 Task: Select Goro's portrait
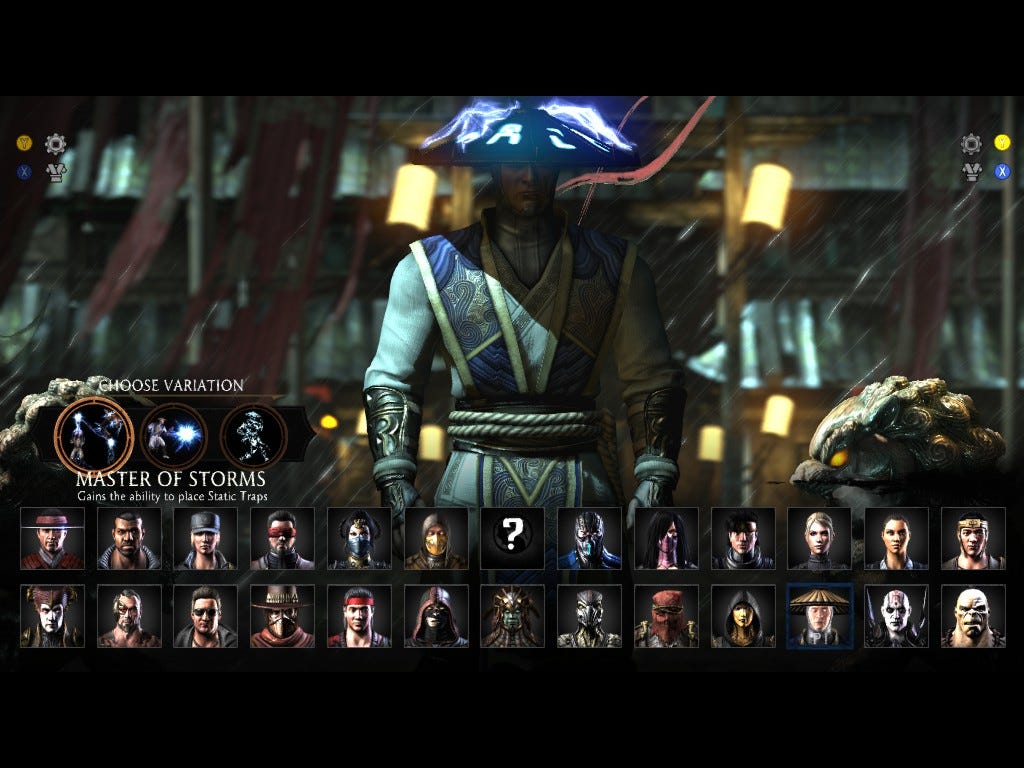tap(973, 616)
